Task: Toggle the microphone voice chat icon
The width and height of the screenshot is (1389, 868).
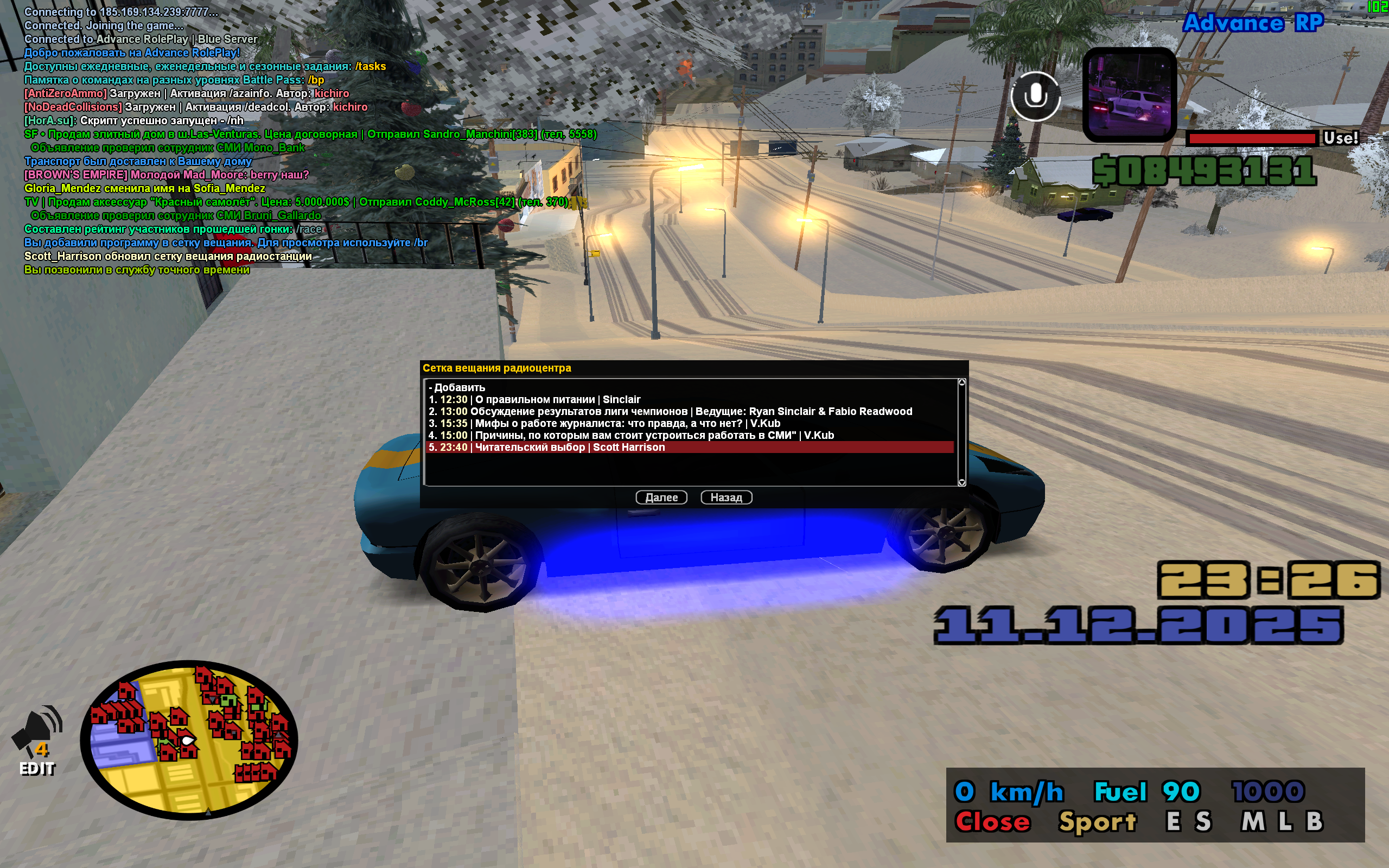Action: [x=1035, y=96]
